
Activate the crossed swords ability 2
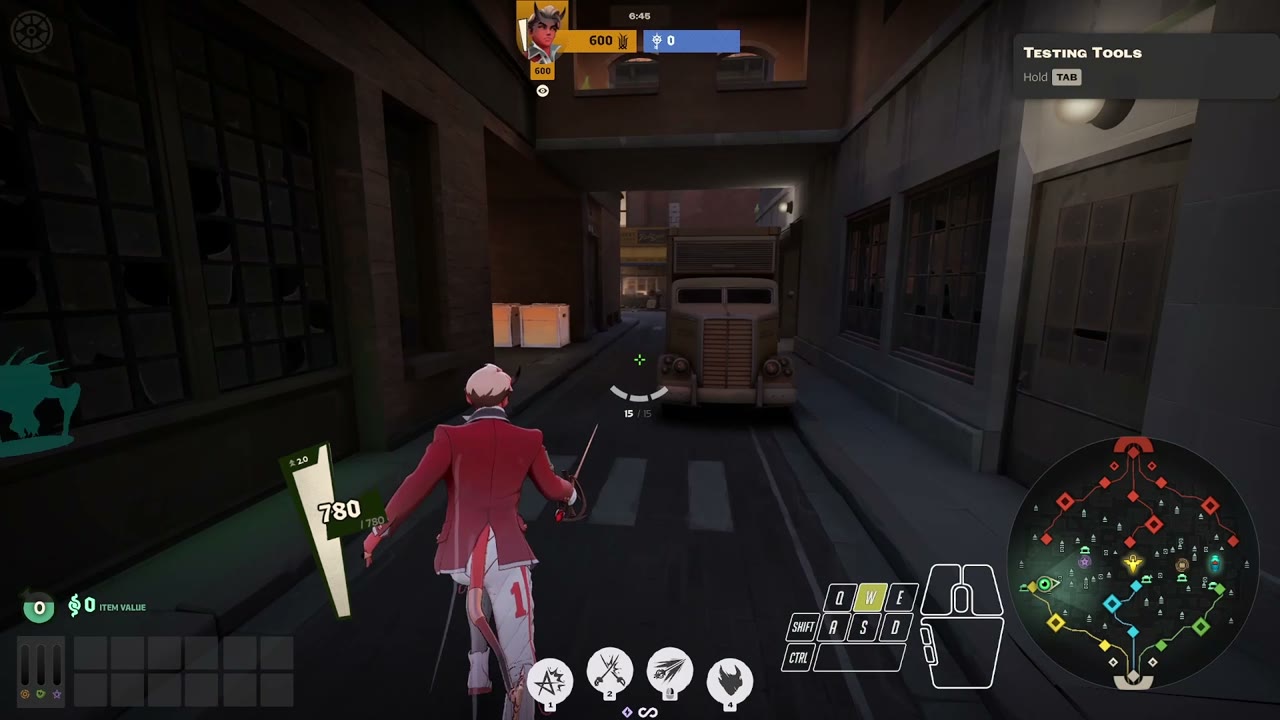coord(610,672)
